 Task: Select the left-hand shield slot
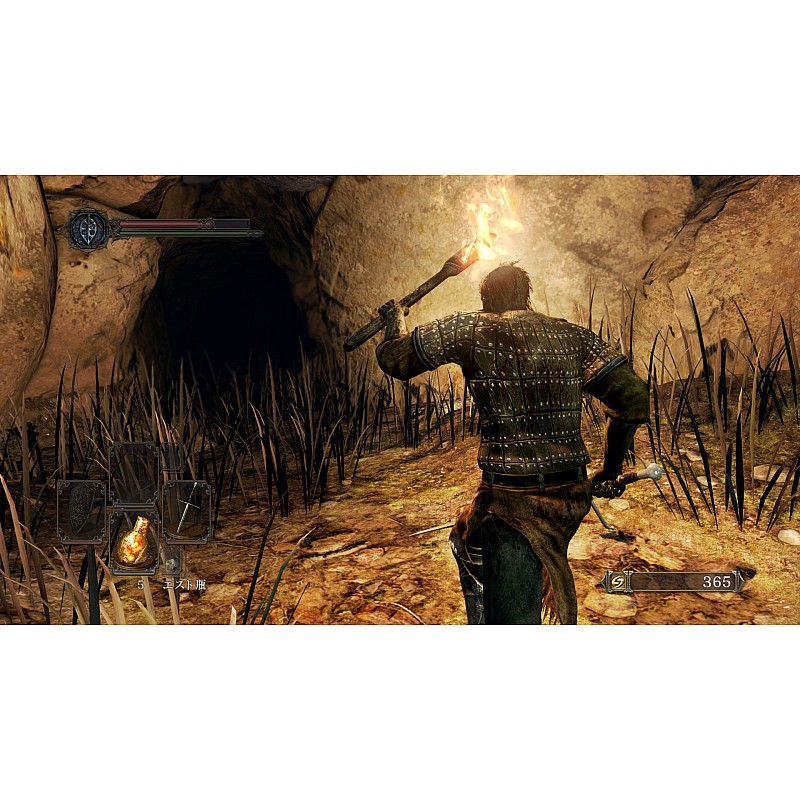click(x=81, y=511)
